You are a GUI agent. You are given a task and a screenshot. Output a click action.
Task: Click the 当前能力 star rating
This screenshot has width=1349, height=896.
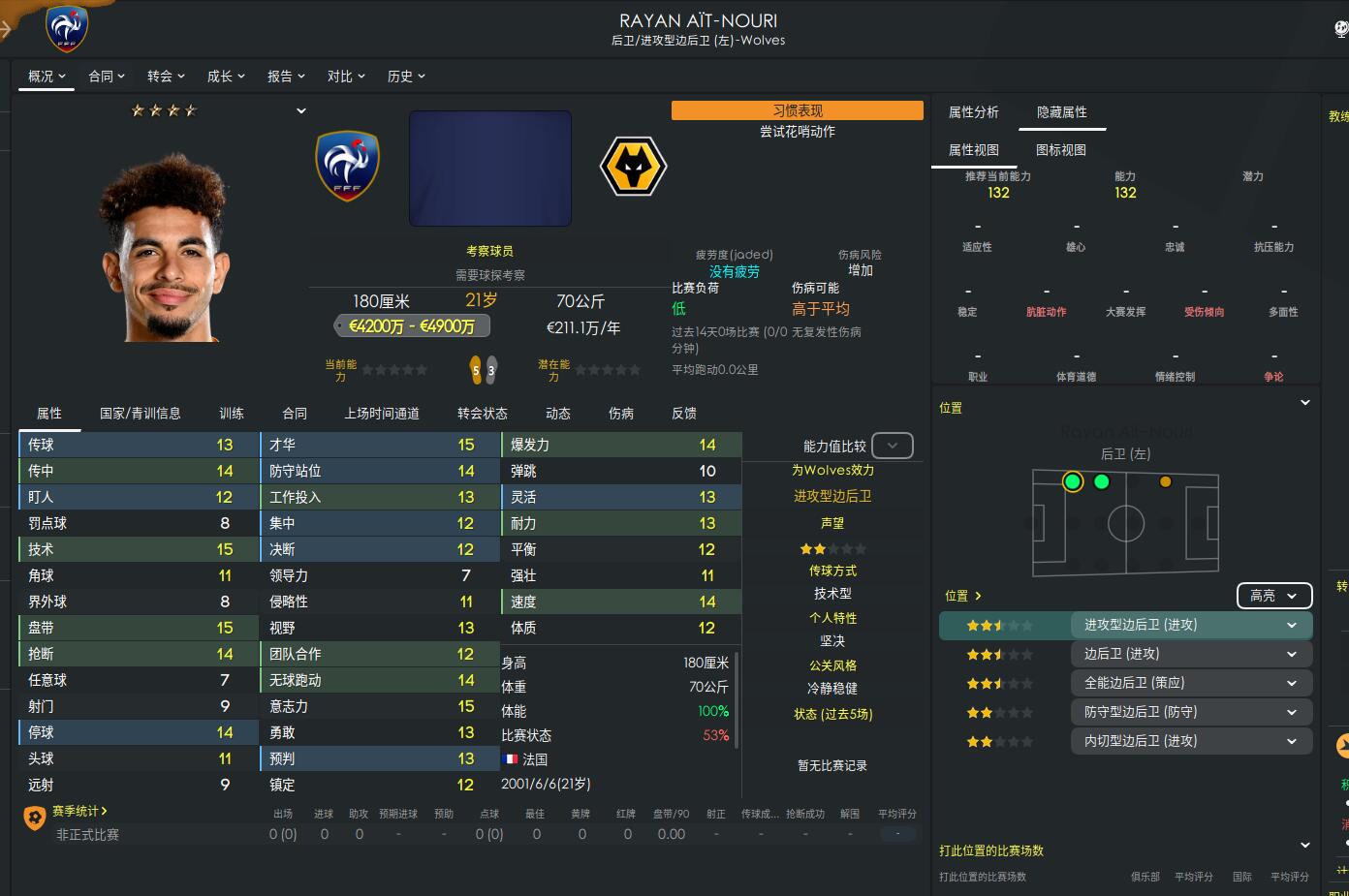[392, 370]
